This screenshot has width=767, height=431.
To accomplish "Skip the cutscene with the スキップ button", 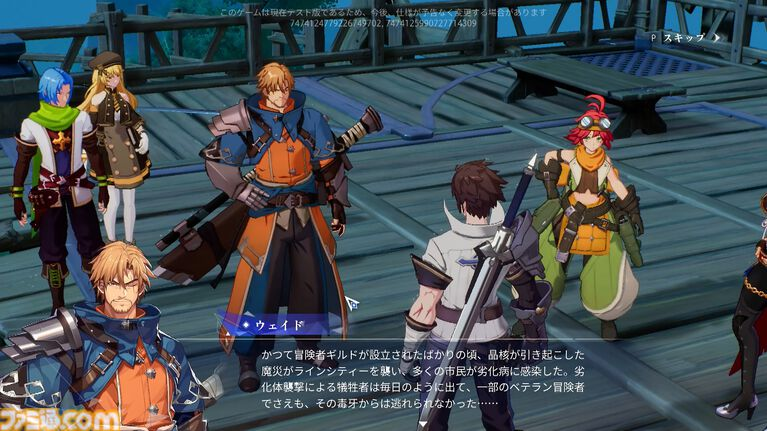I will pyautogui.click(x=687, y=38).
